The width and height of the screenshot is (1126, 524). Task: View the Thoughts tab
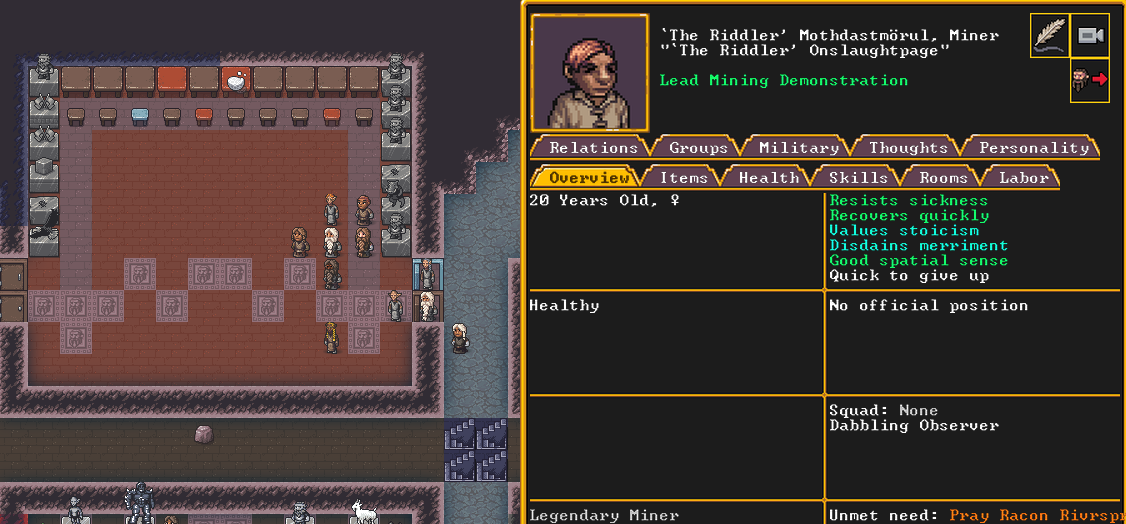coord(908,148)
